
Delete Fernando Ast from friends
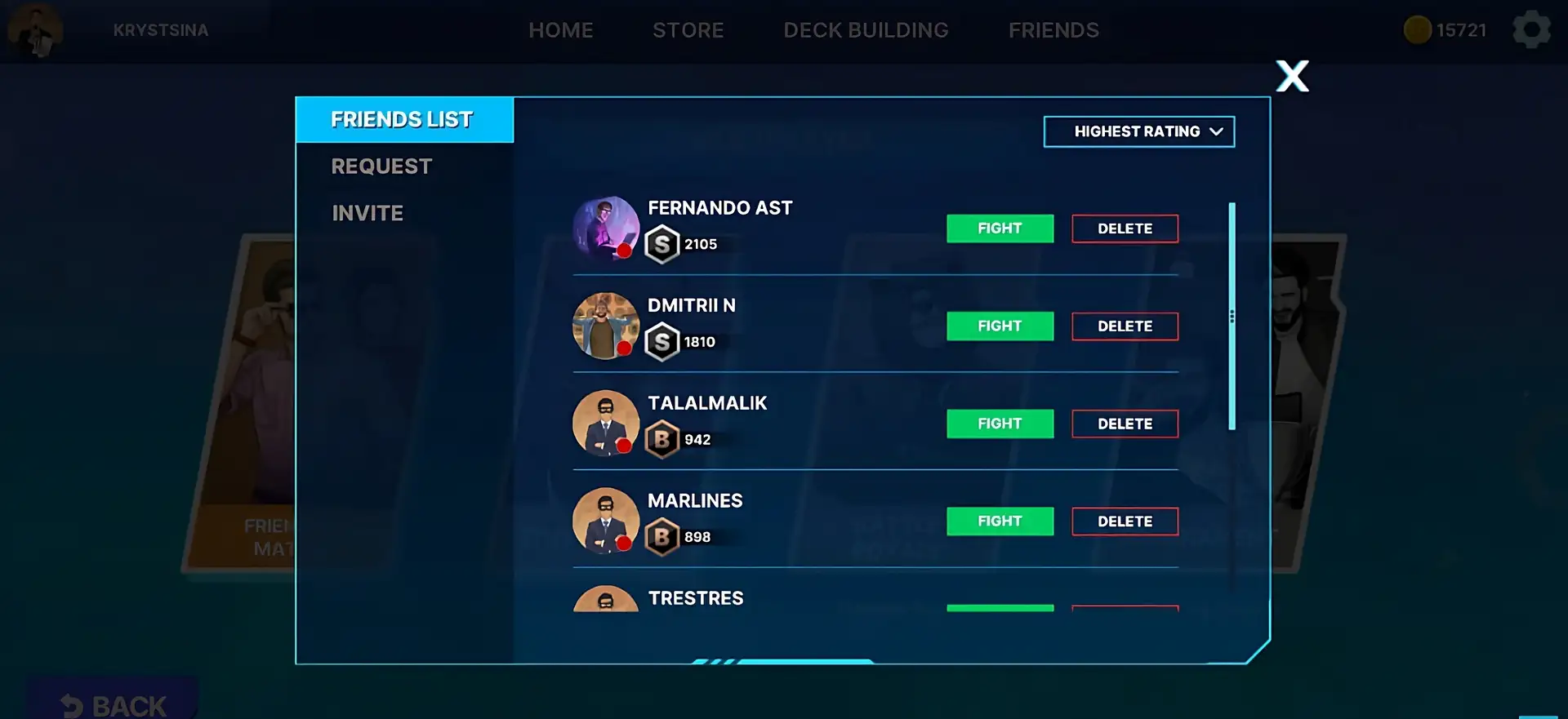click(x=1125, y=229)
